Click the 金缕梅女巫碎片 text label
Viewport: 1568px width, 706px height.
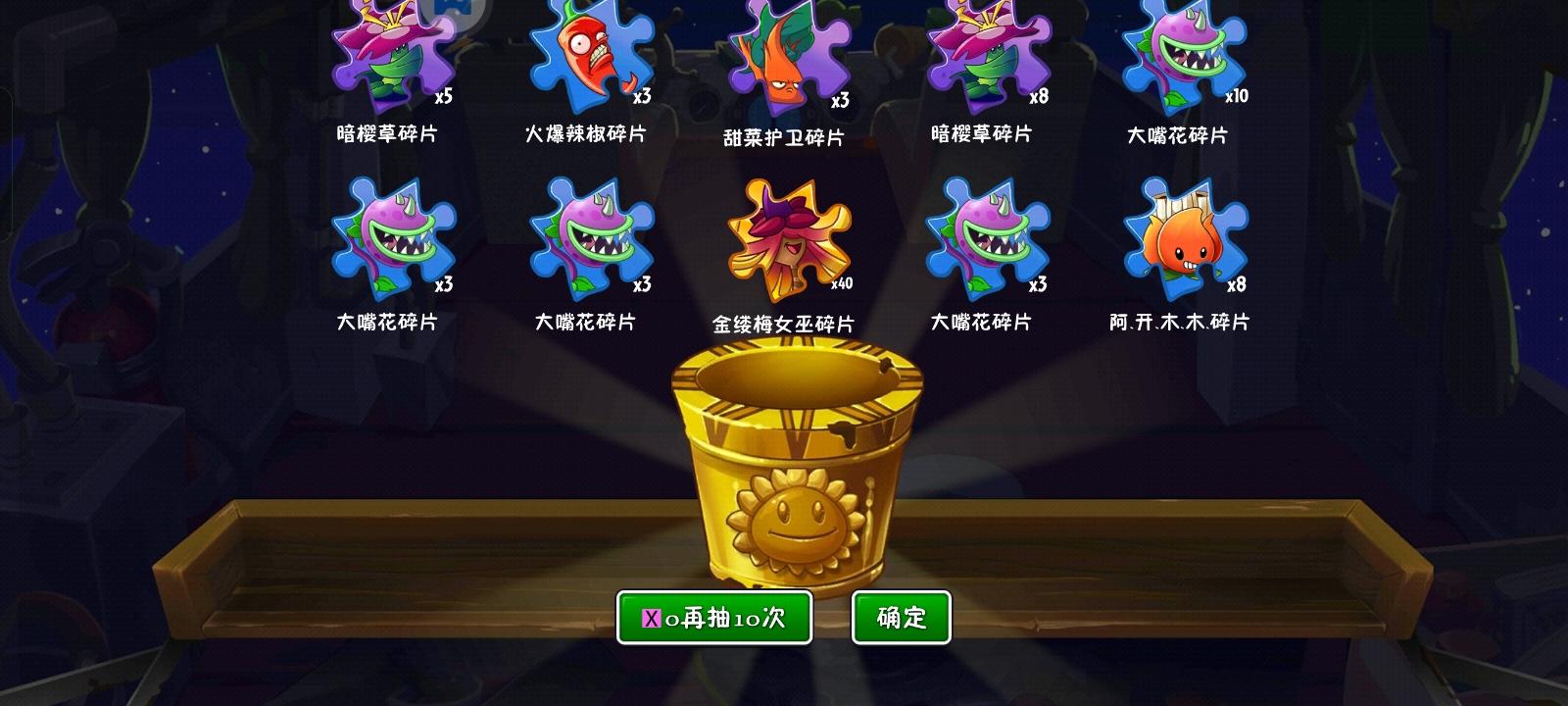point(784,322)
